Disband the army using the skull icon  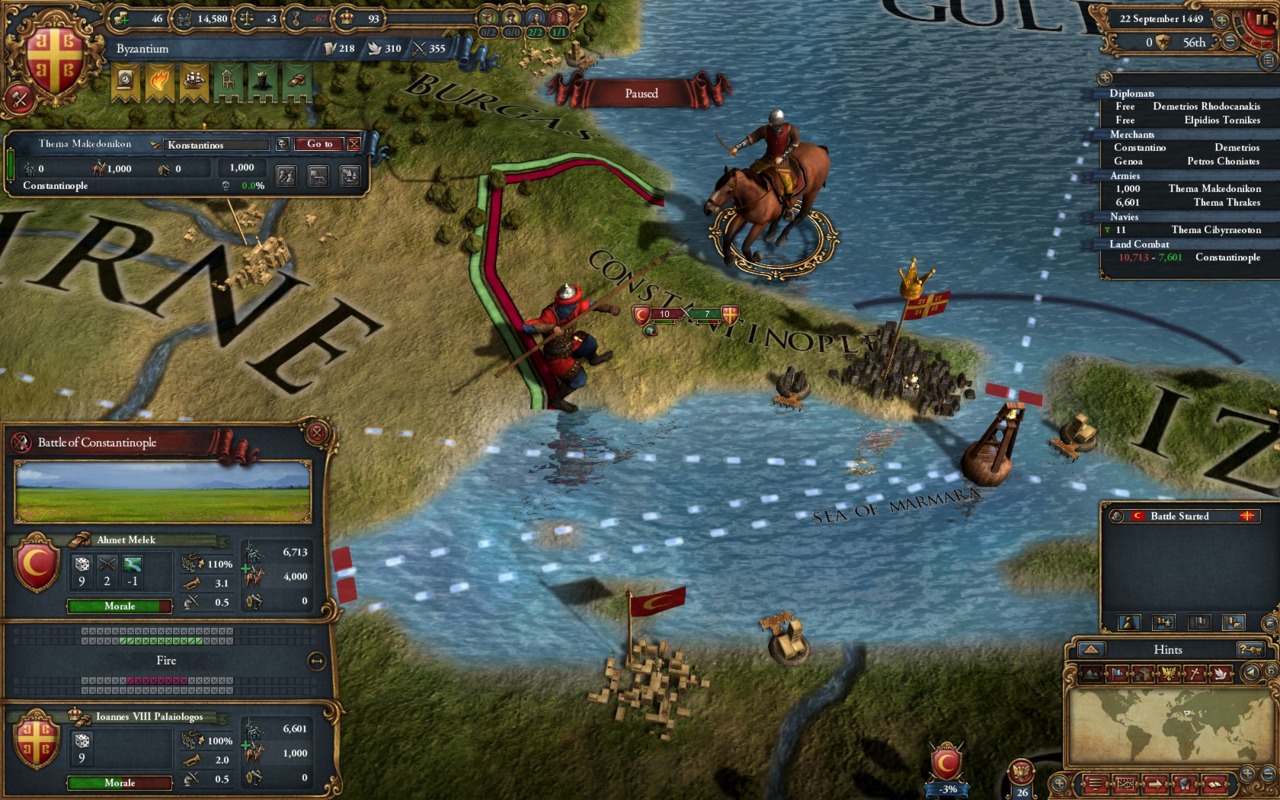(281, 144)
